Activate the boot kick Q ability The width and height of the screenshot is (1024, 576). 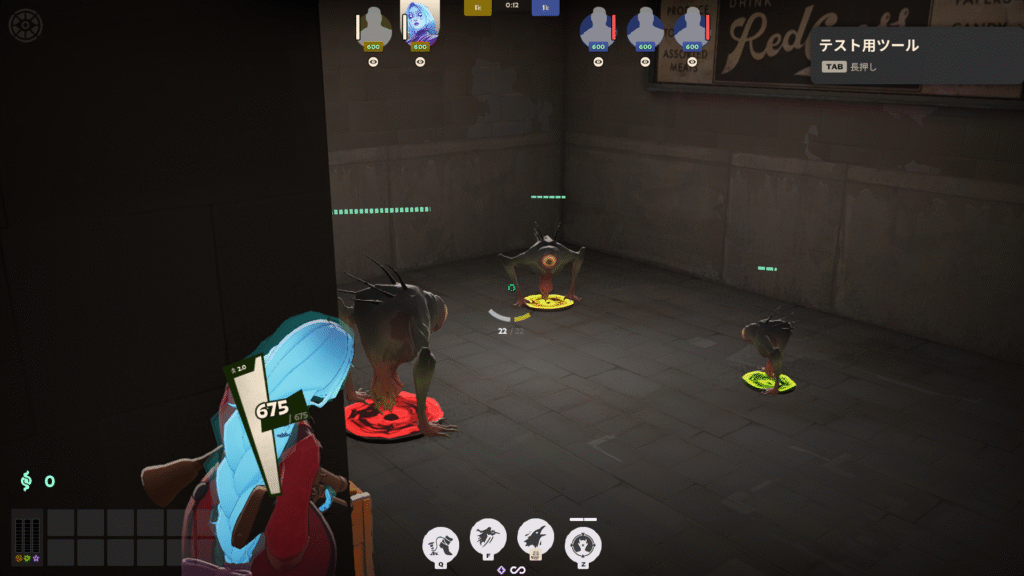tap(441, 545)
